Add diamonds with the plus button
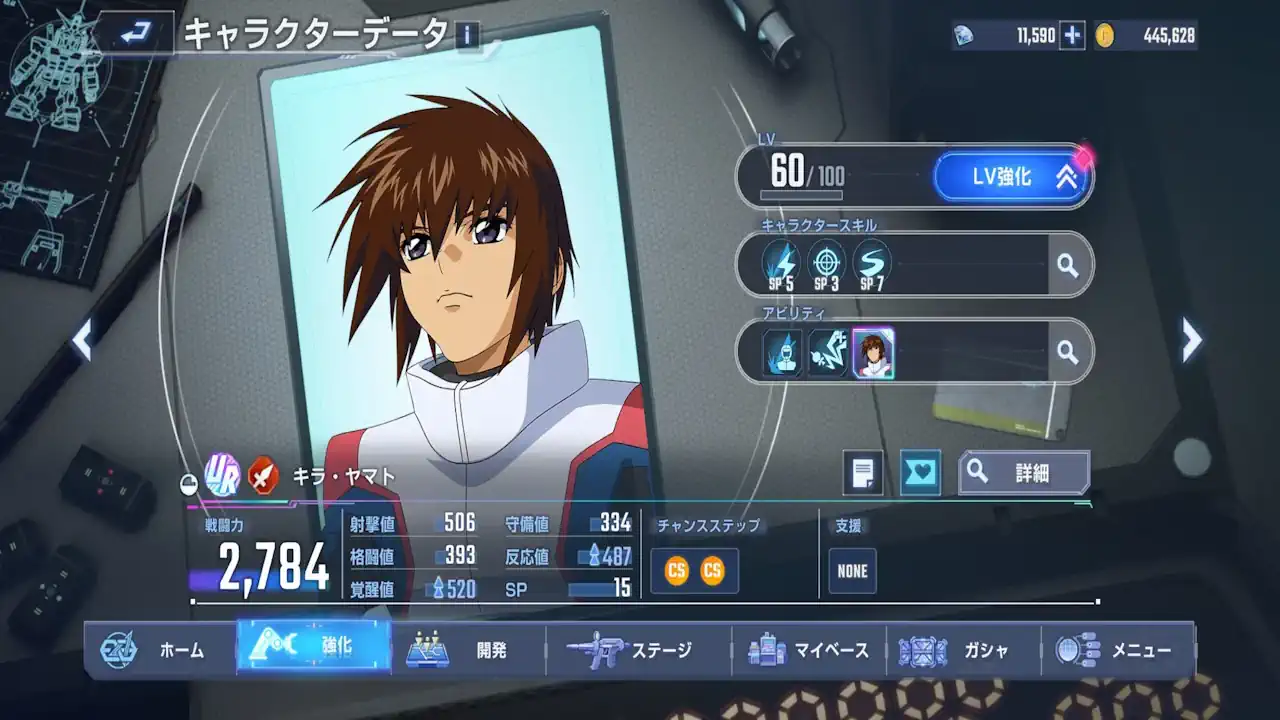The image size is (1280, 720). (x=1072, y=36)
